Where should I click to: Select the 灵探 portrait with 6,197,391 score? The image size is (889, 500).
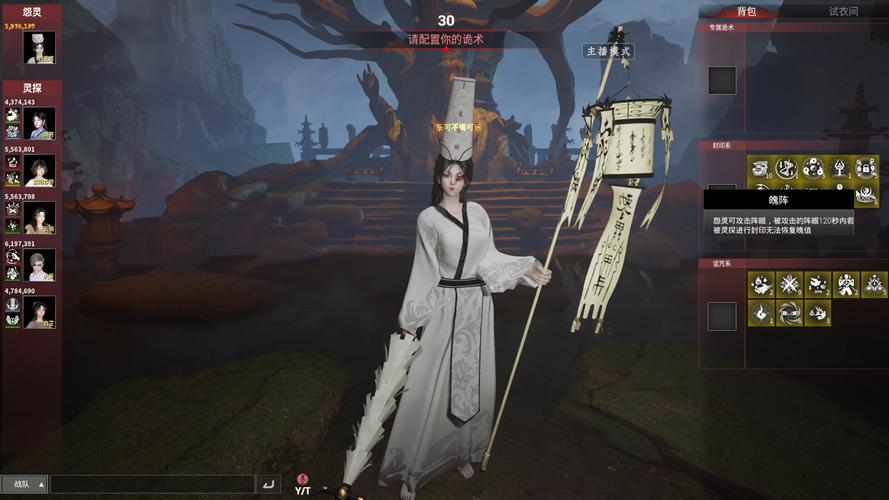(x=40, y=265)
